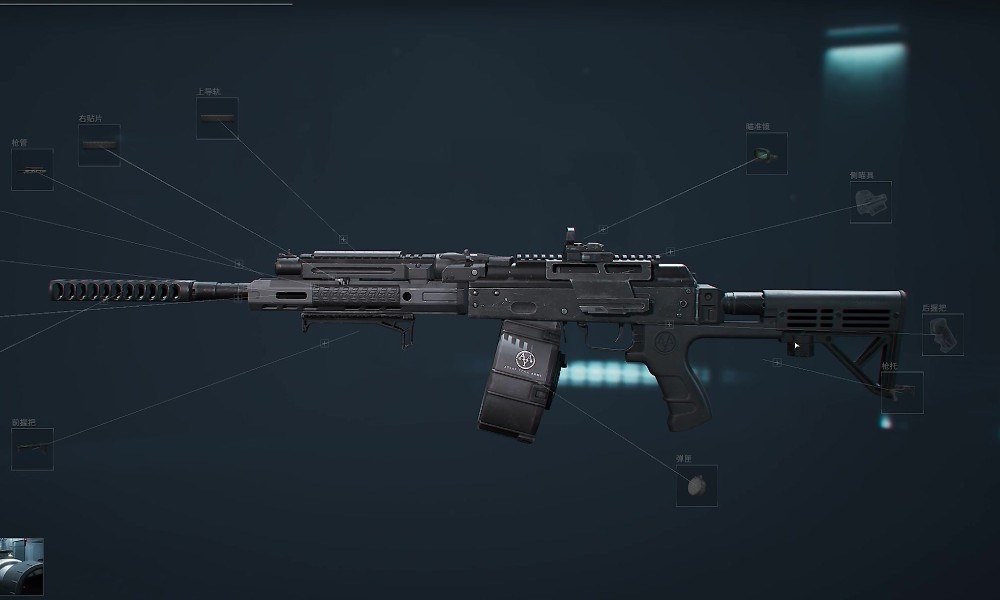1000x600 pixels.
Task: Pick the 后握把 rear grip slot
Action: click(x=942, y=335)
